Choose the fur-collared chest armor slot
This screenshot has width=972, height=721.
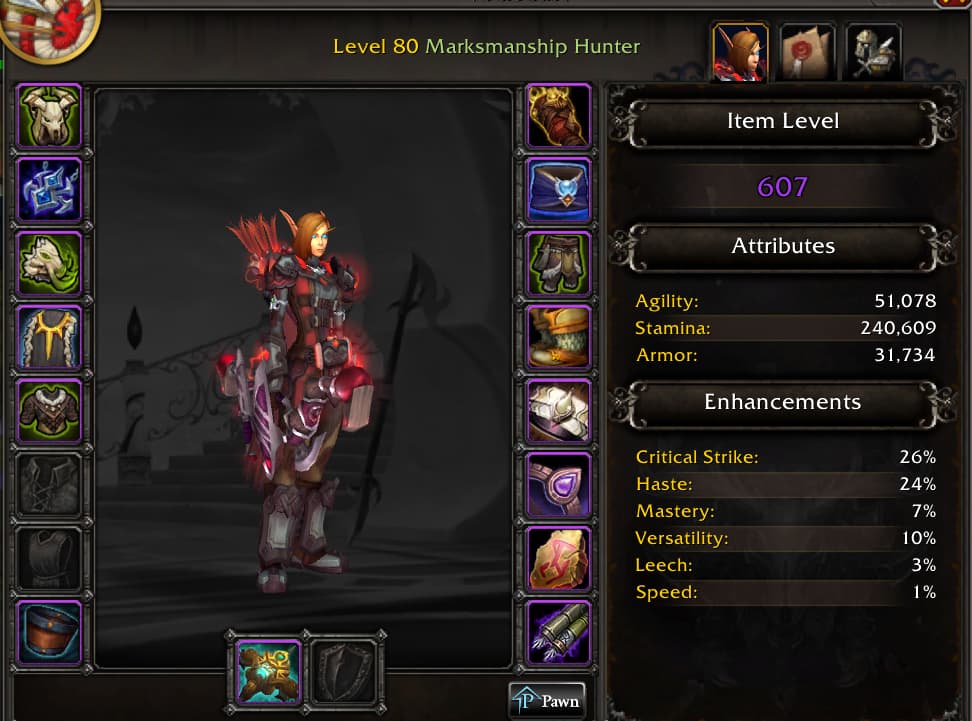pos(49,412)
